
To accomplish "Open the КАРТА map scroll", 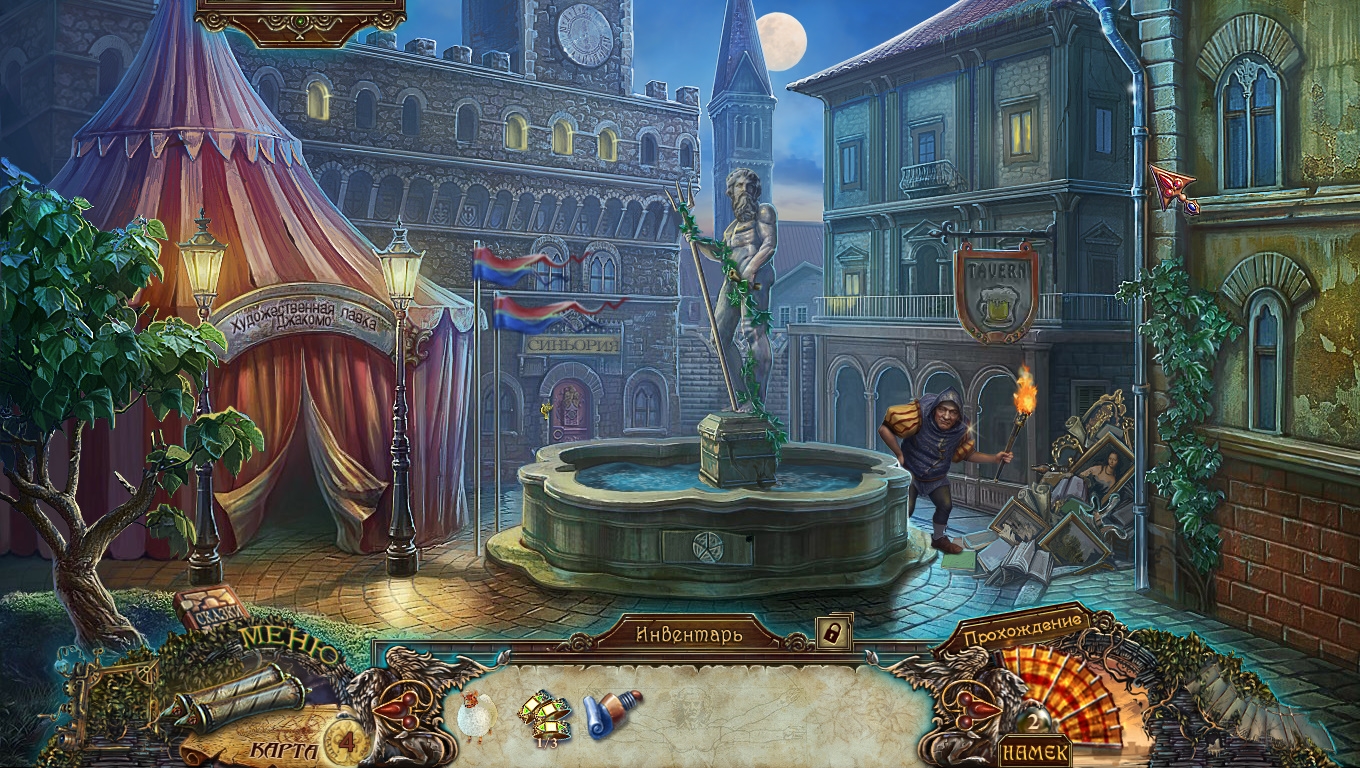I will coord(238,701).
